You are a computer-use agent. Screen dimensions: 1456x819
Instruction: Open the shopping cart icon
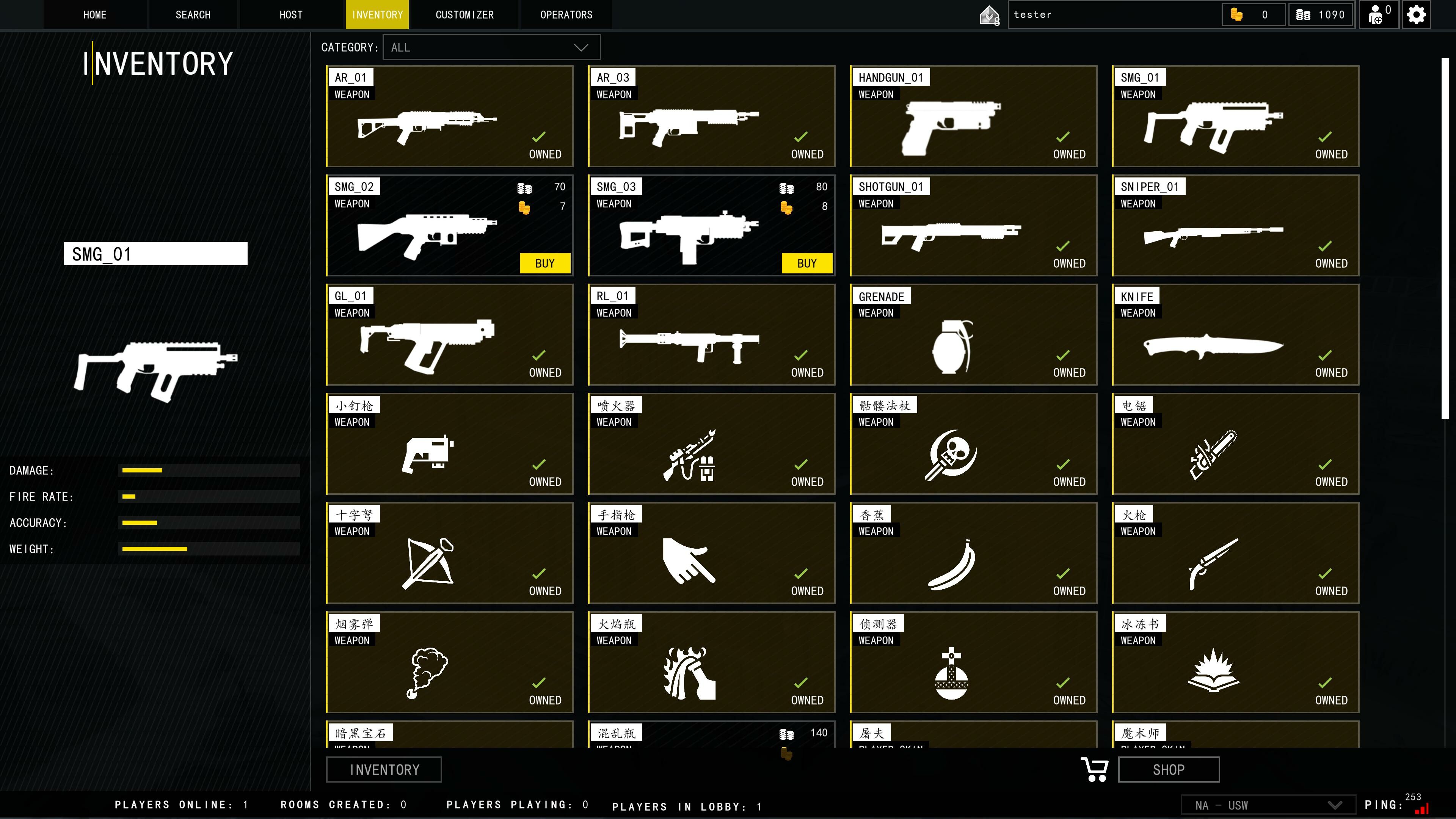(1094, 769)
